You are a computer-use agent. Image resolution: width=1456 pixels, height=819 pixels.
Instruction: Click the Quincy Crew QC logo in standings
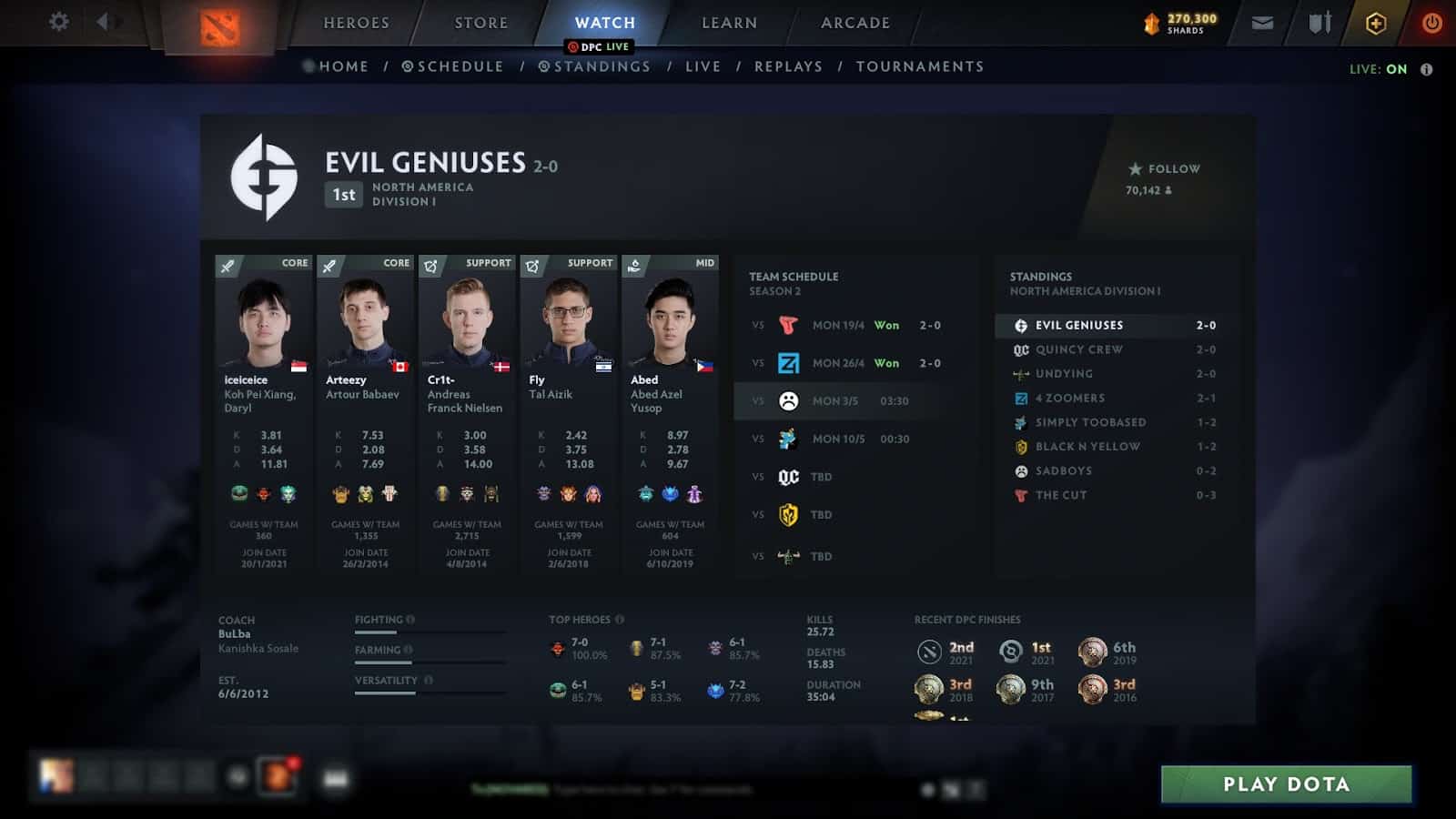point(1023,349)
